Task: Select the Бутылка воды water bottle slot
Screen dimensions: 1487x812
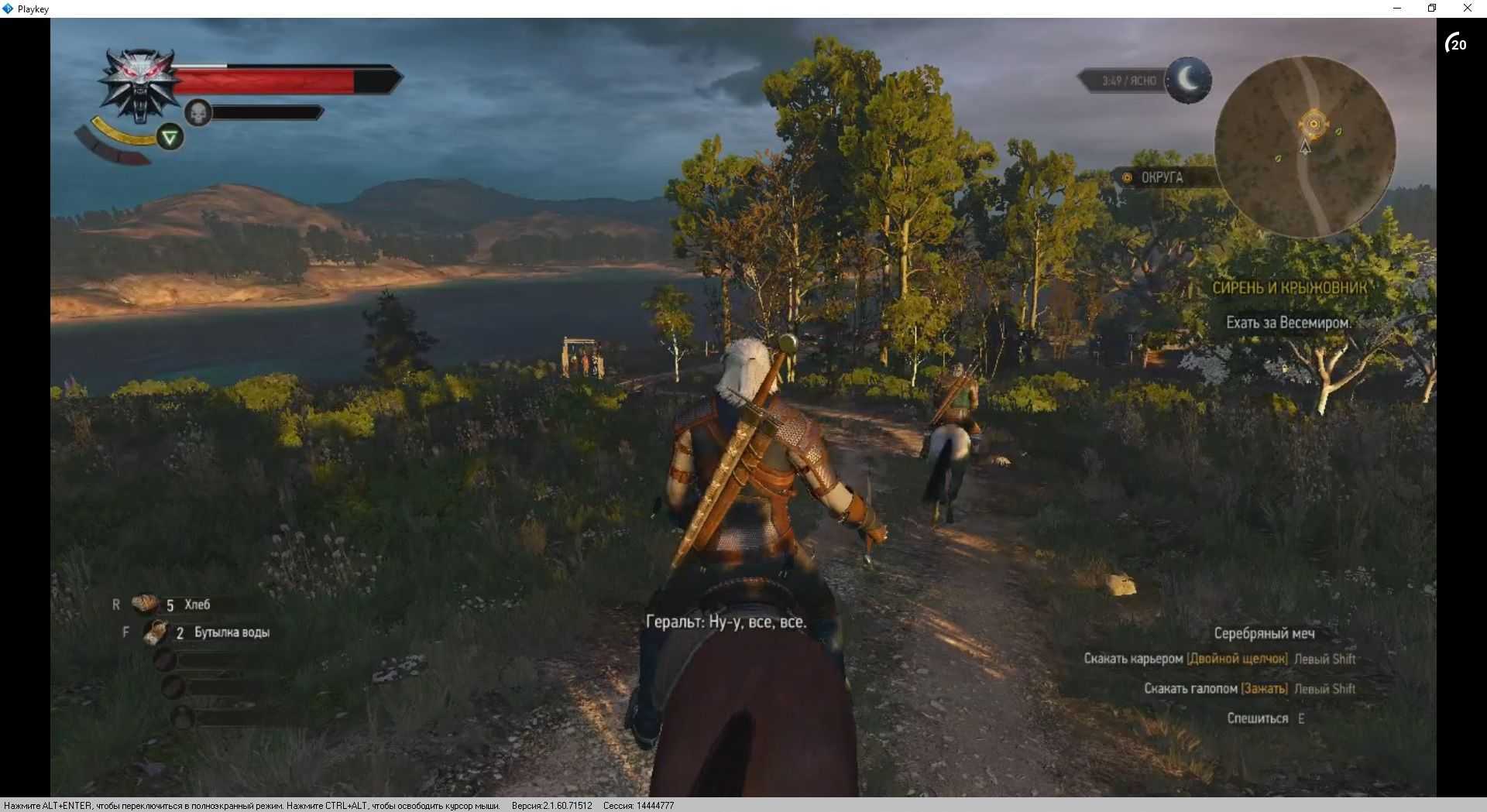Action: click(x=156, y=632)
